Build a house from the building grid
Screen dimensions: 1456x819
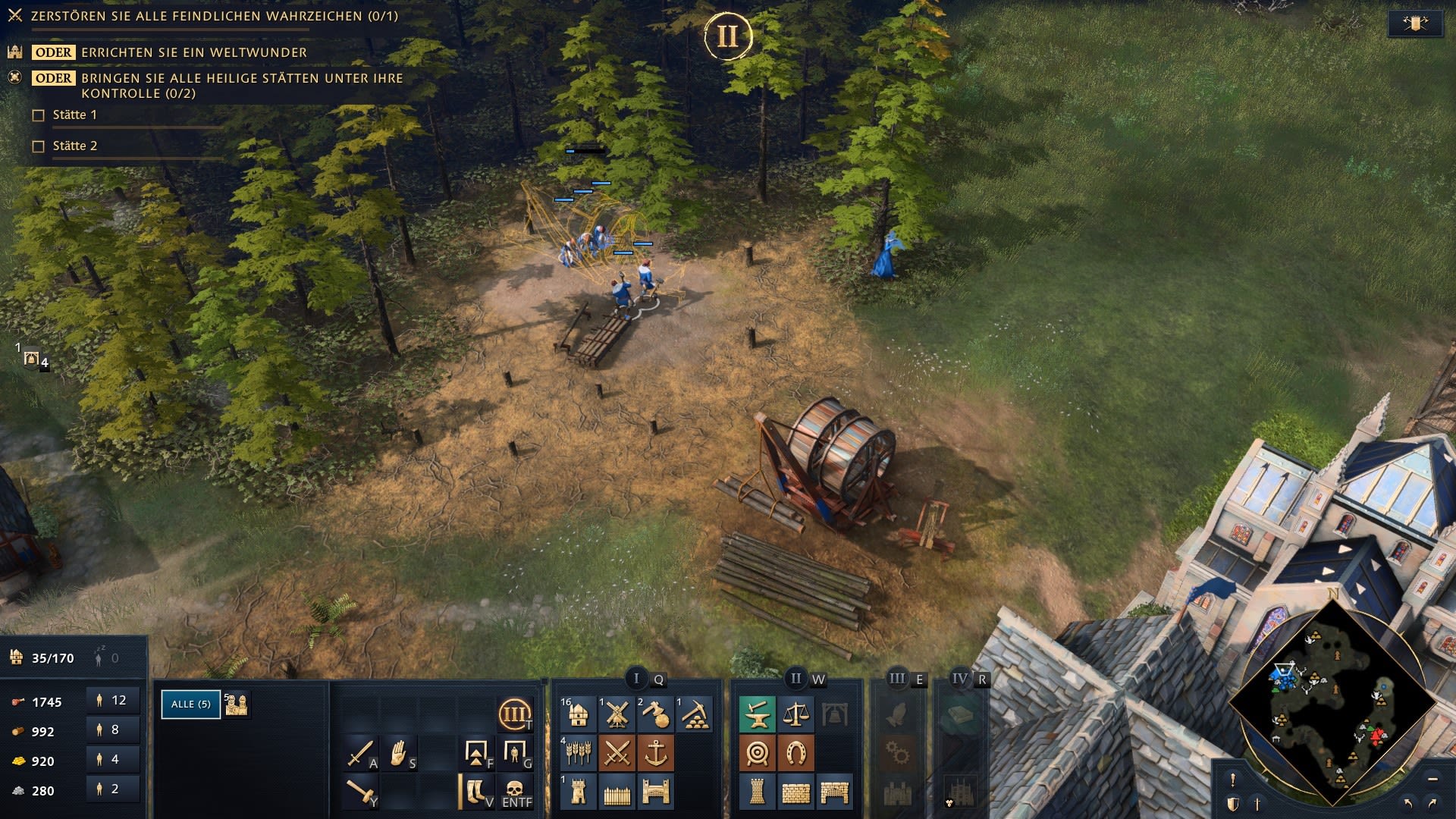(x=578, y=714)
